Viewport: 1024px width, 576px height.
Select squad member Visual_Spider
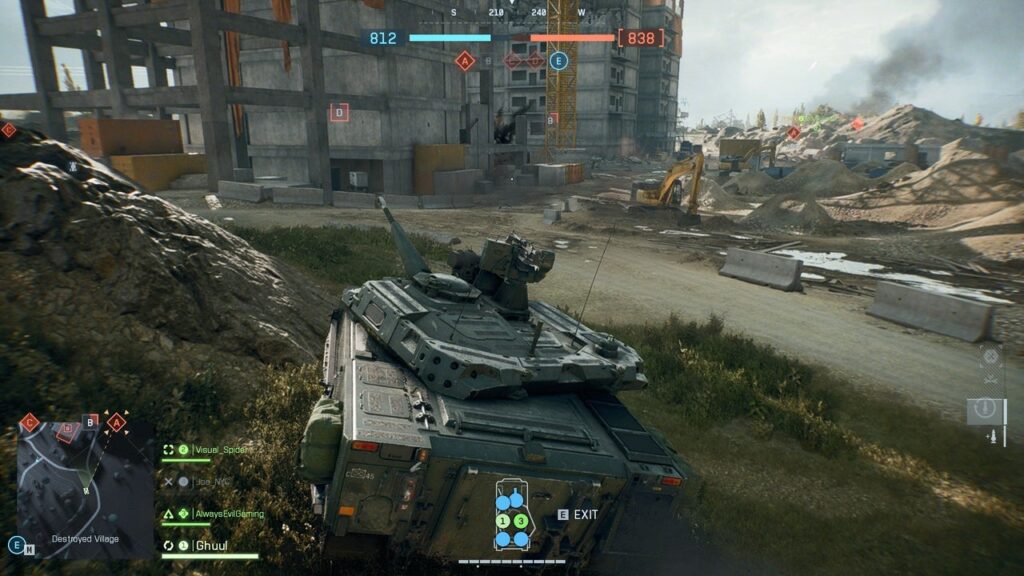(220, 450)
